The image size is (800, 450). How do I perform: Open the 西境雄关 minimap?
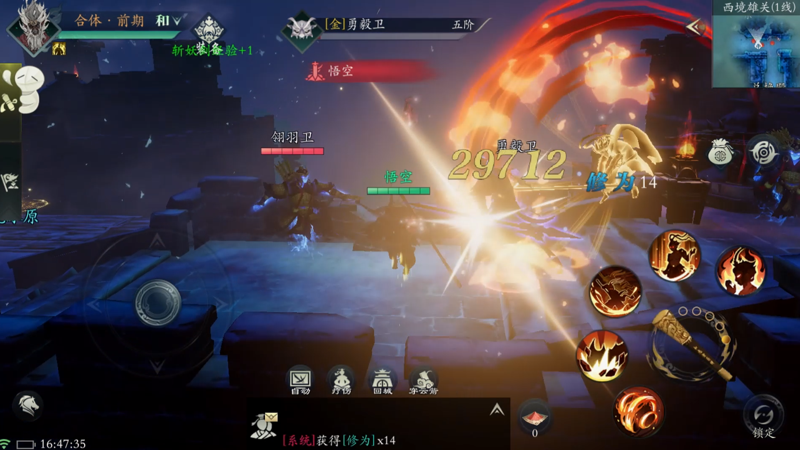[755, 47]
